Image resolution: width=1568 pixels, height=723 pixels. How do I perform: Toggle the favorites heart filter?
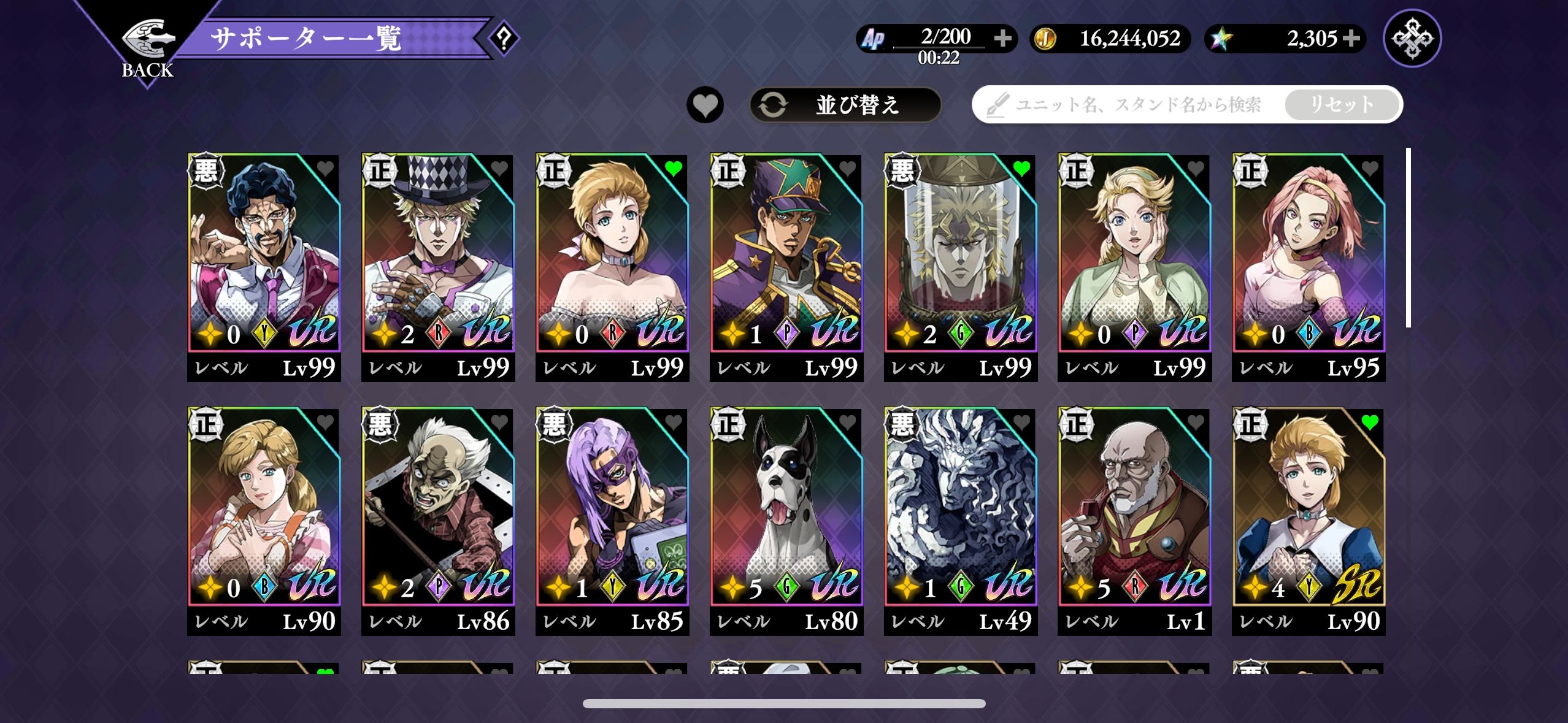coord(705,105)
